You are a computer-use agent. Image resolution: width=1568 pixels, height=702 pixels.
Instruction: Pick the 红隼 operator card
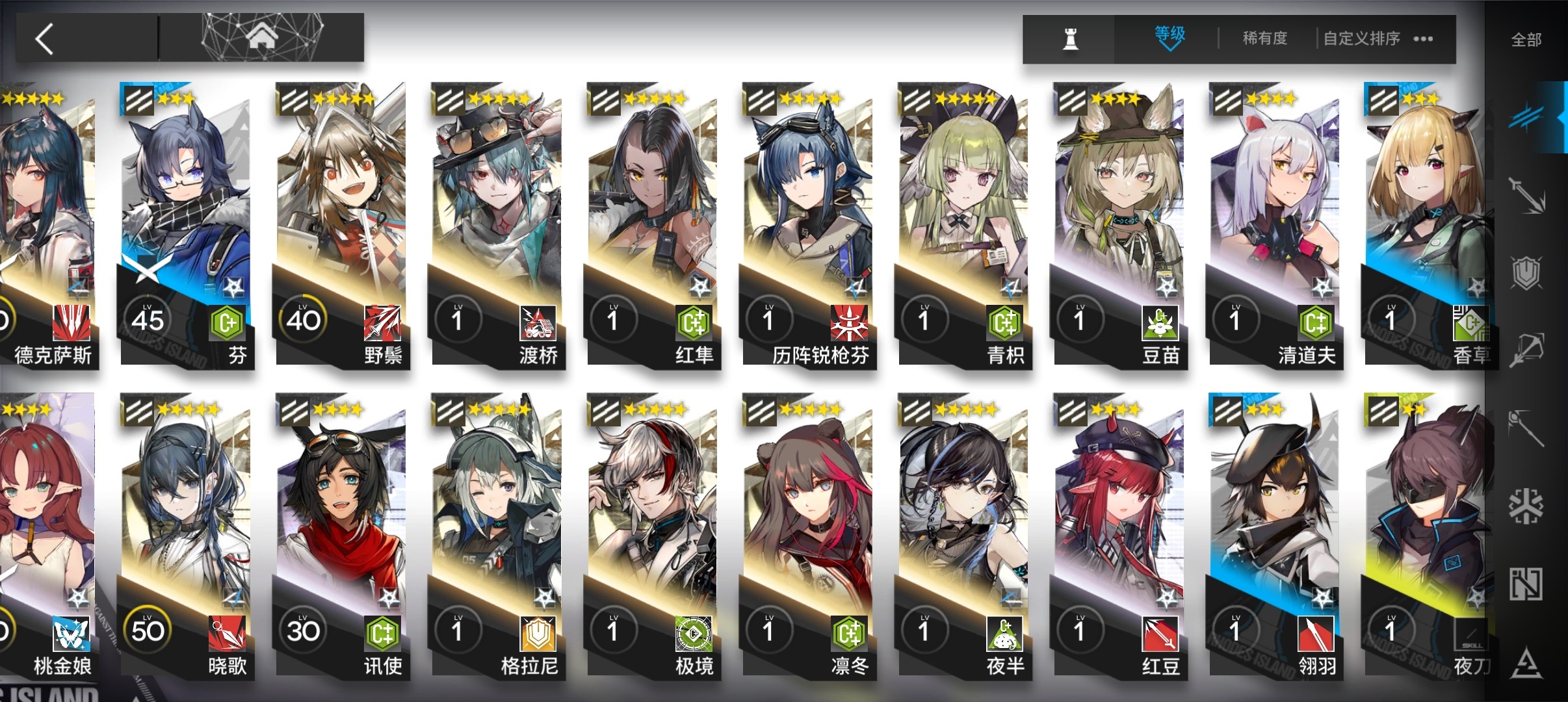click(652, 221)
